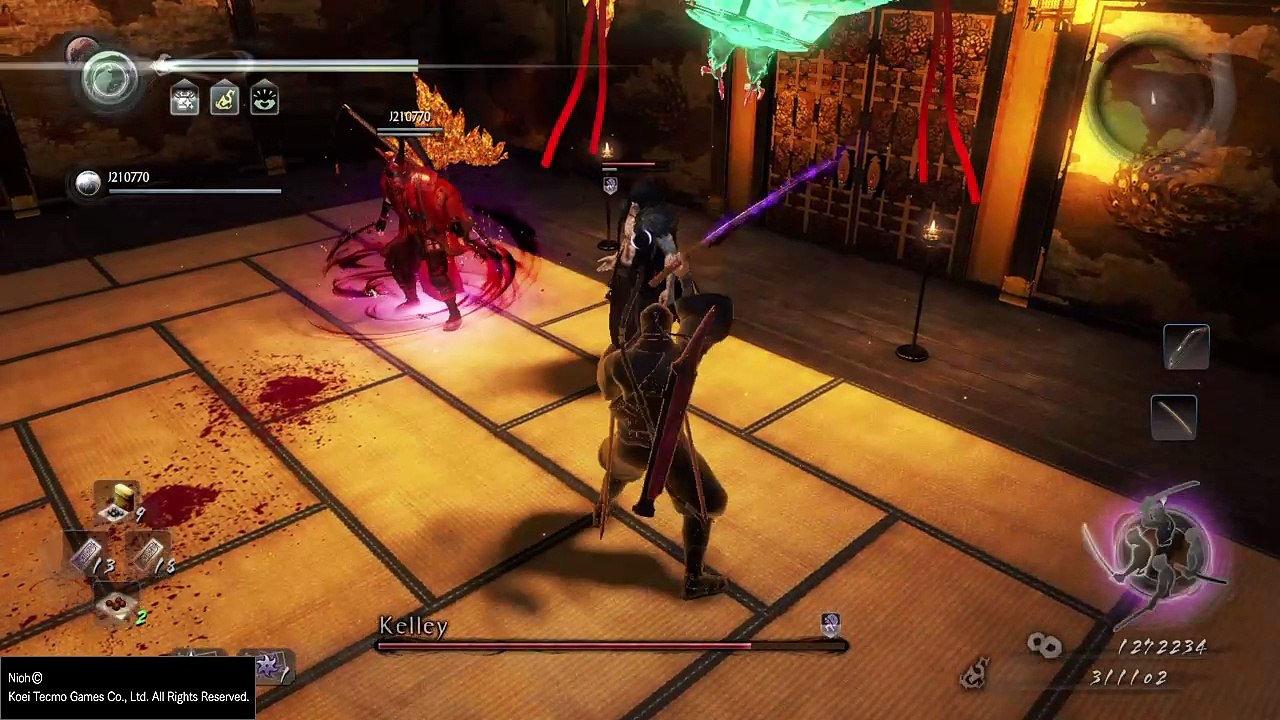Image resolution: width=1280 pixels, height=720 pixels.
Task: Click the eye-shaped status buff icon
Action: click(264, 98)
